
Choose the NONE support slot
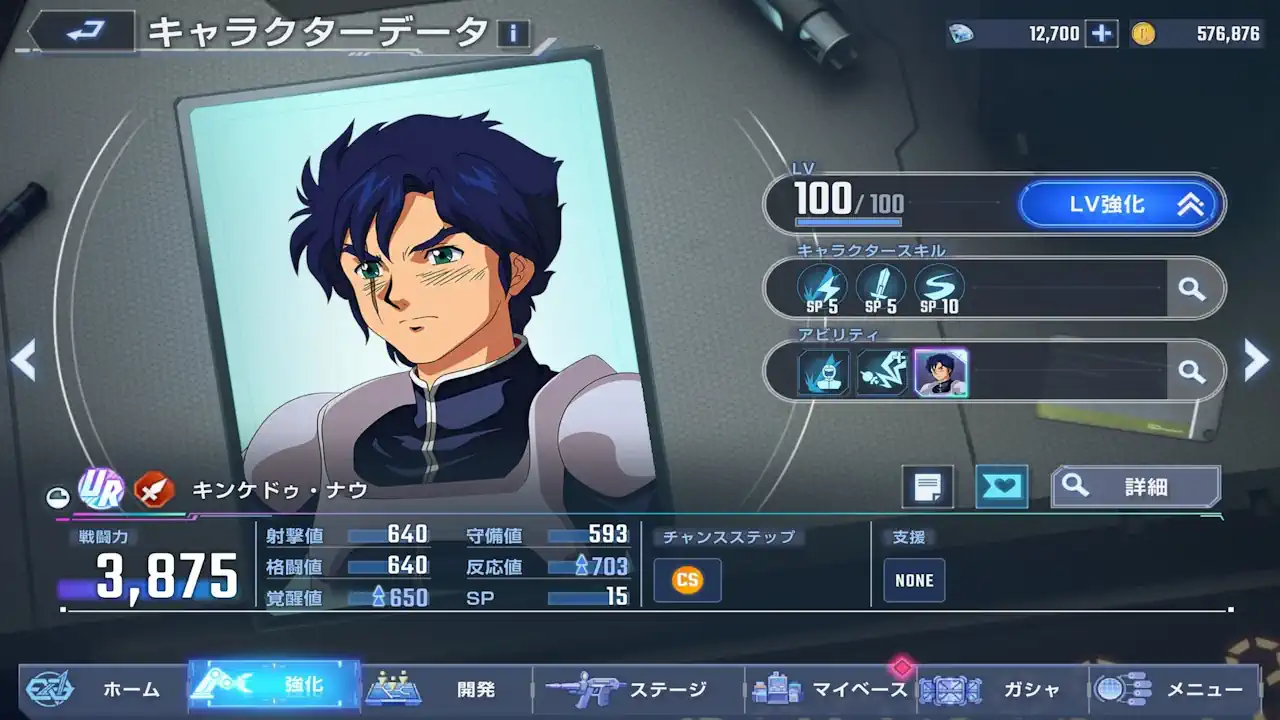tap(914, 580)
